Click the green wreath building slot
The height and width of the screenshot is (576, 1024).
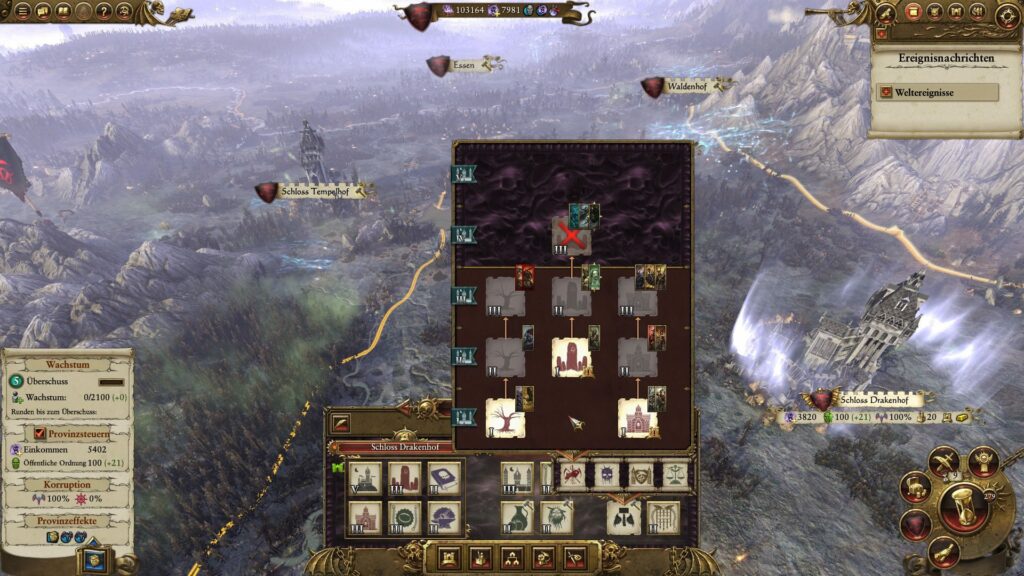(404, 517)
